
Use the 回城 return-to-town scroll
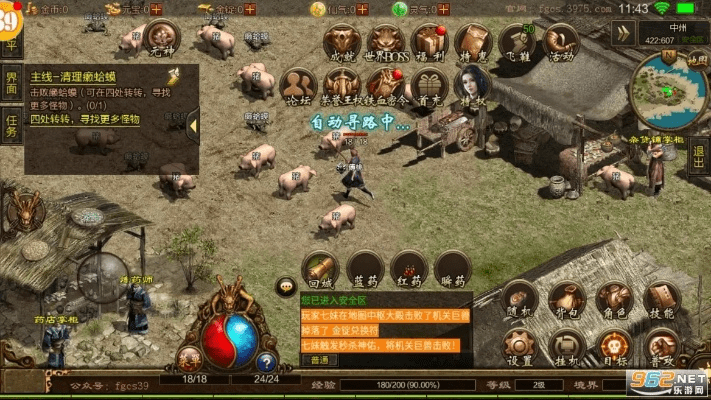[x=319, y=267]
